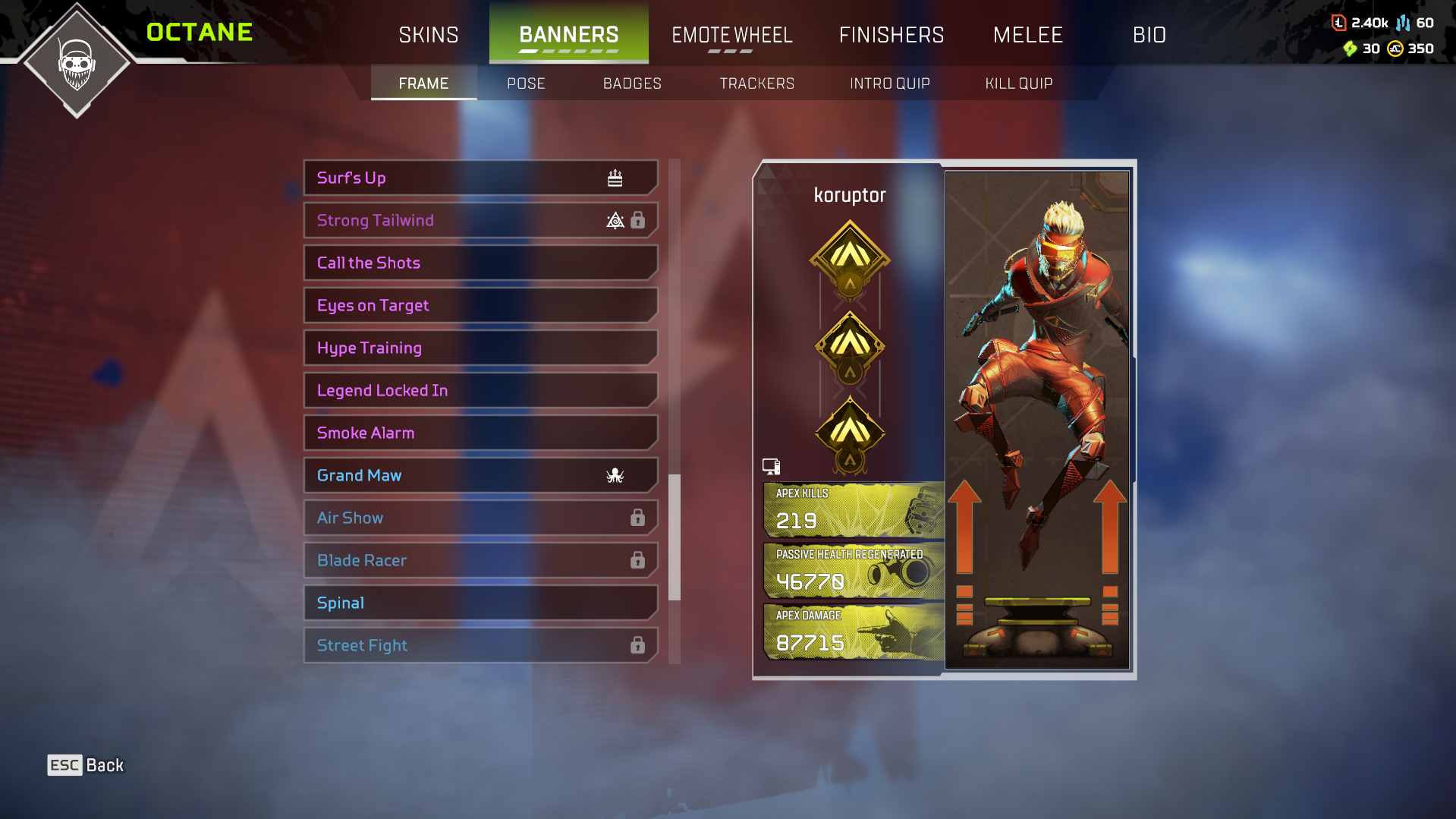Select the locked Strong Tailwind frame

click(480, 220)
